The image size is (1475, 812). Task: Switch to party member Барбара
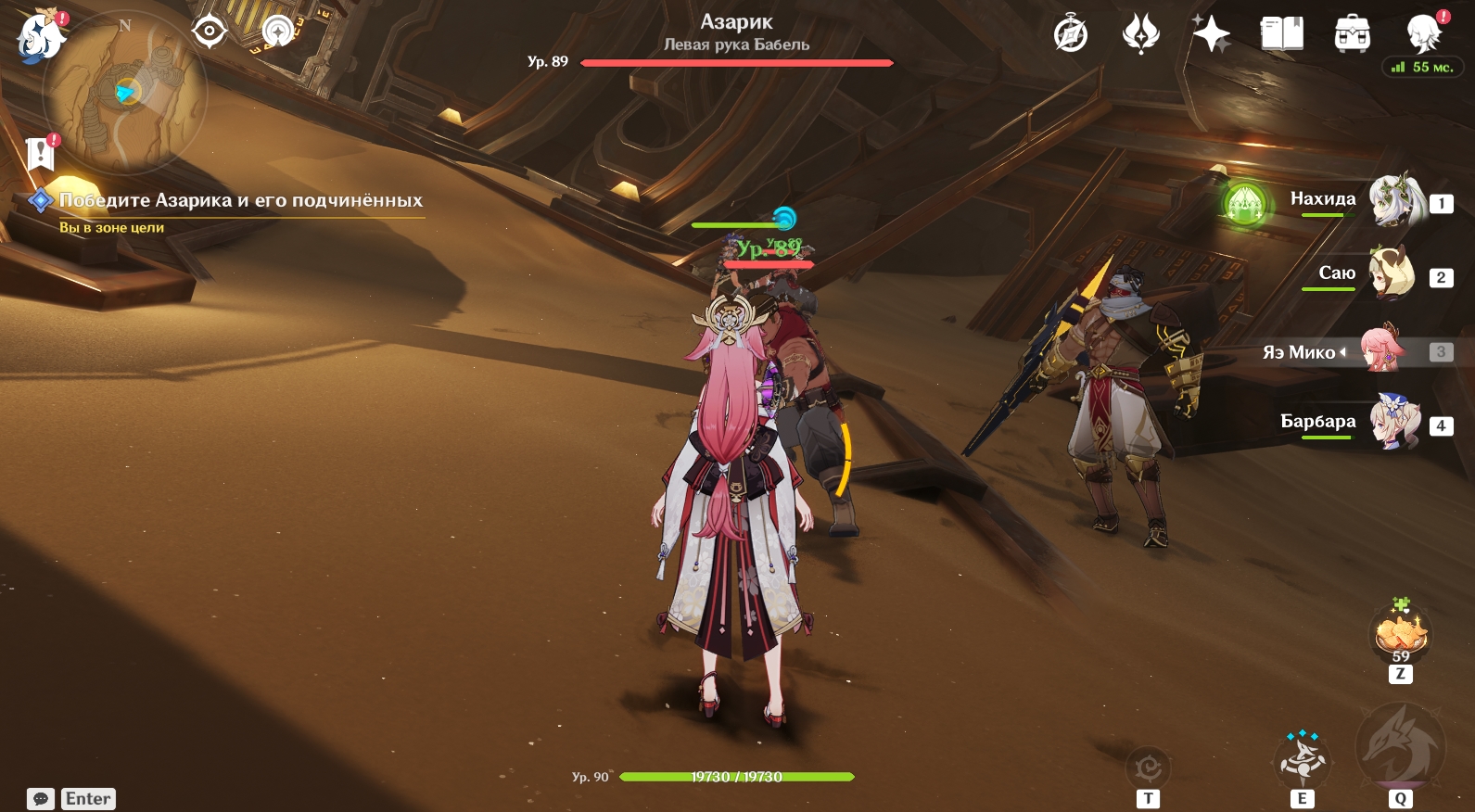pos(1394,423)
